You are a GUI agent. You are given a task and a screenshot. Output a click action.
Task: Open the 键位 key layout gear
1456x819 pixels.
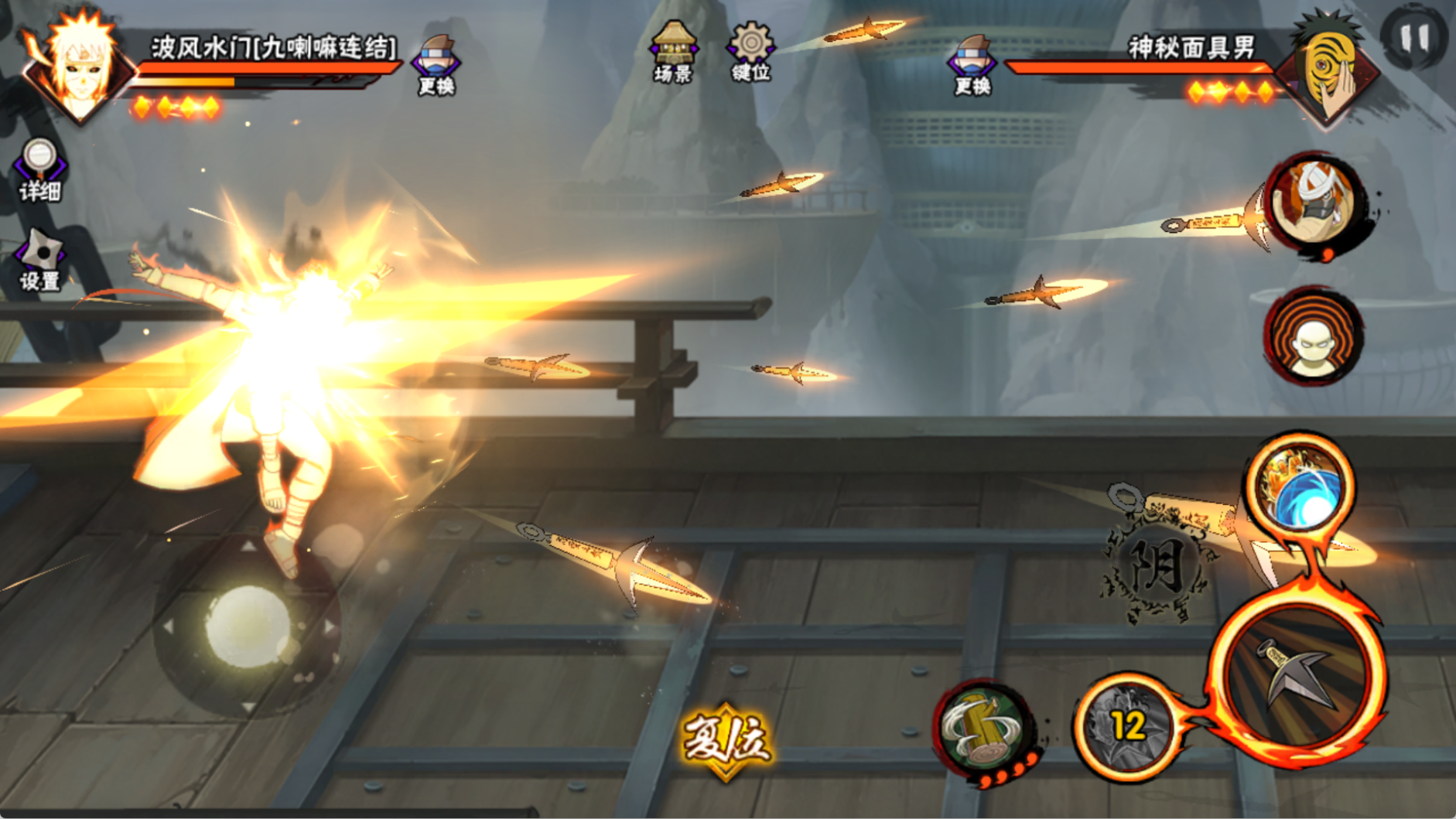point(750,53)
